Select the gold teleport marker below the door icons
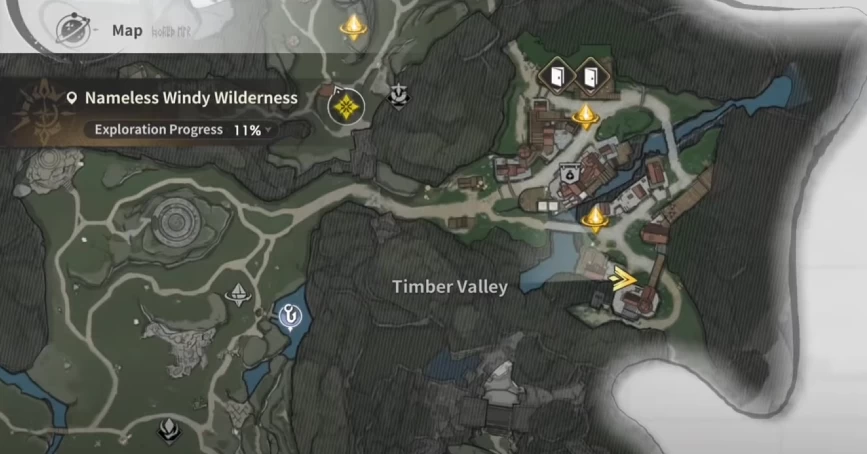The width and height of the screenshot is (867, 454). [585, 117]
